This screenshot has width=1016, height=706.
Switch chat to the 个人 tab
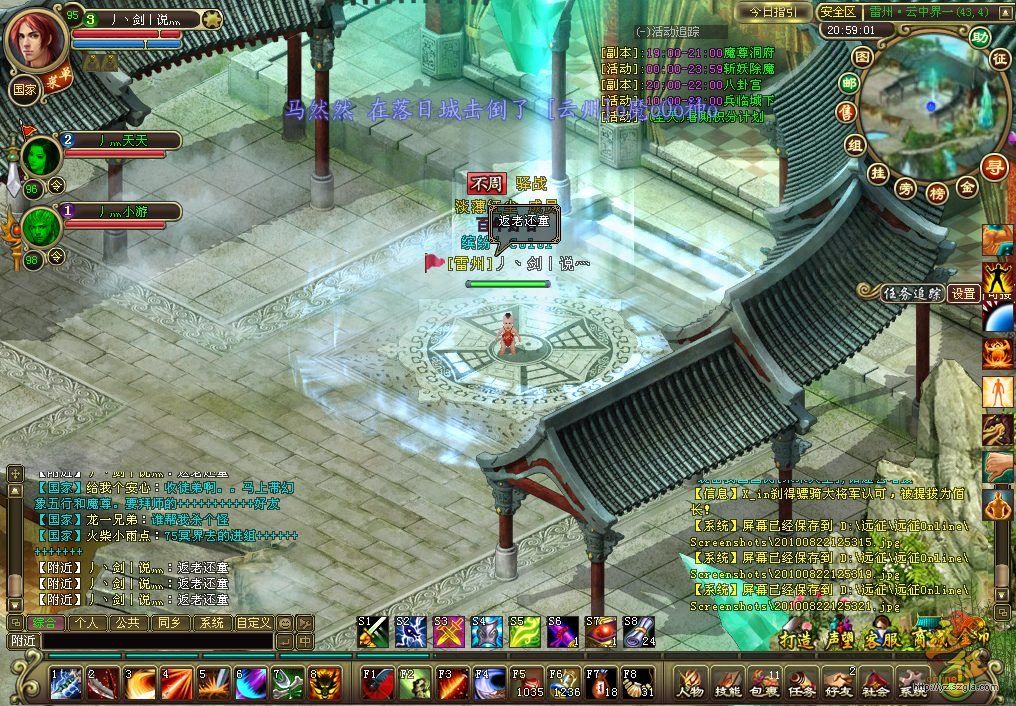[x=86, y=622]
